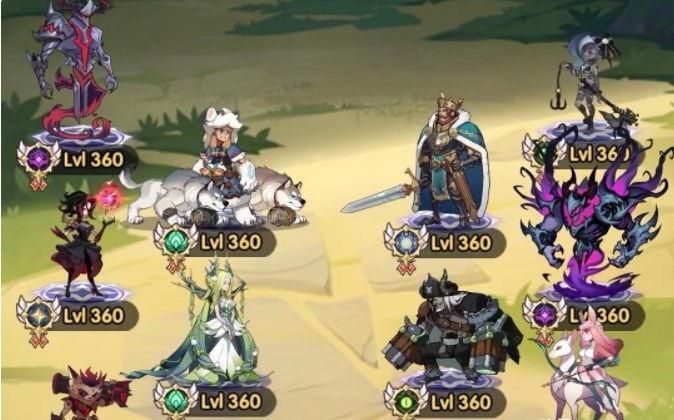Choose the small dark girl holding a red orb
This screenshot has height=420, width=674.
click(x=82, y=238)
